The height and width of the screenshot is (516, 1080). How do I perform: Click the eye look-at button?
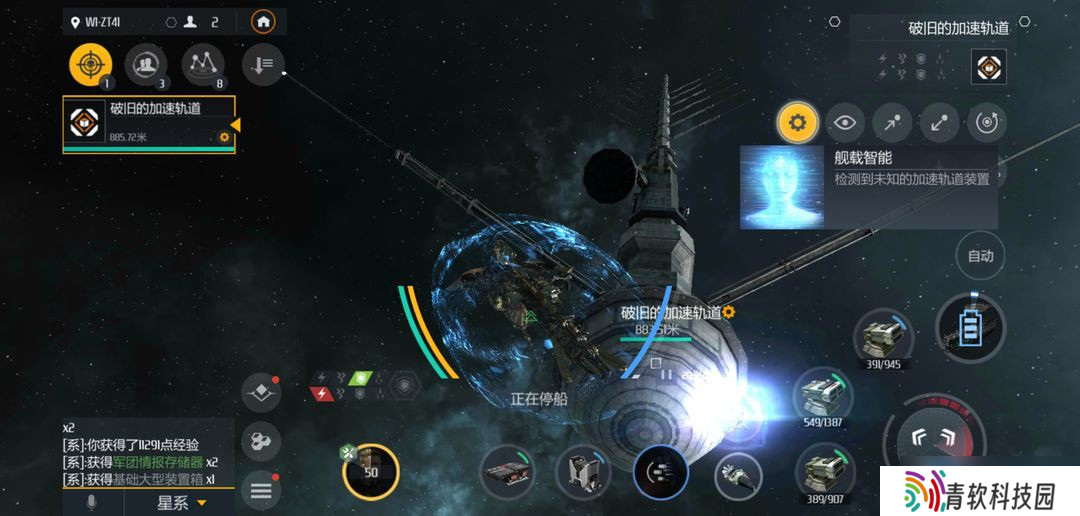846,123
